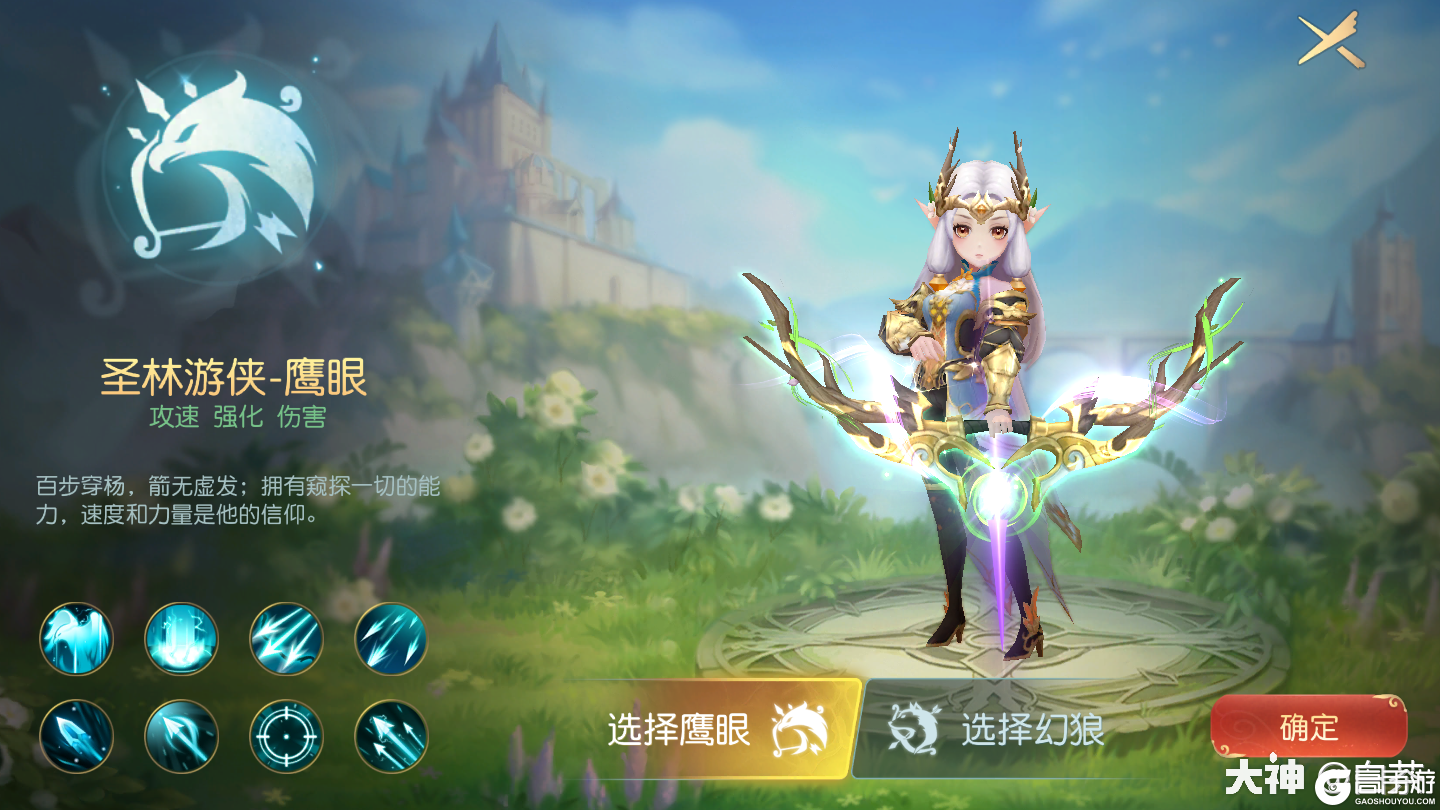View the glowing eagle spirit skill

tap(77, 639)
